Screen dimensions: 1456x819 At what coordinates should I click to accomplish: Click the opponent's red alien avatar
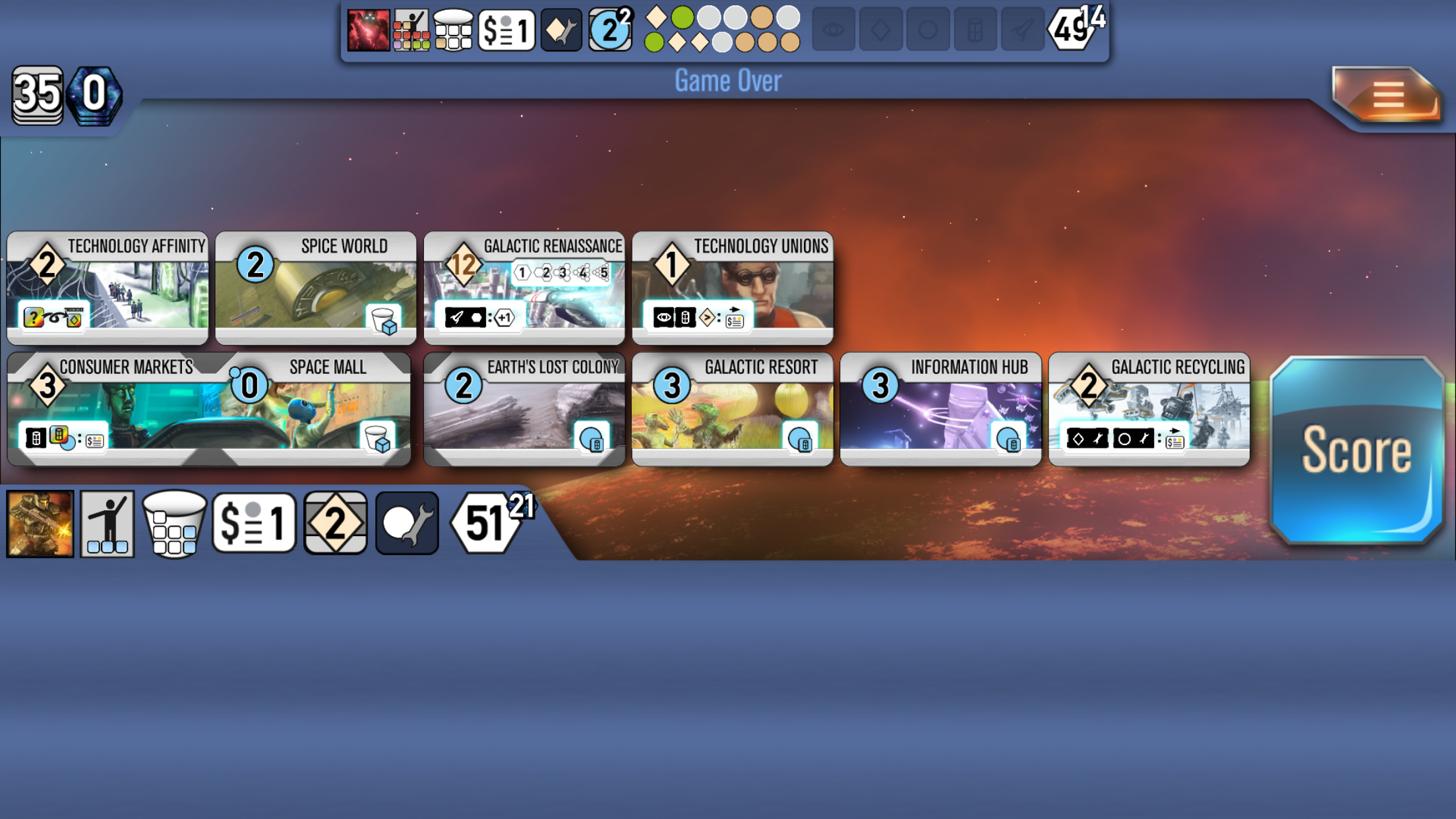click(x=368, y=30)
